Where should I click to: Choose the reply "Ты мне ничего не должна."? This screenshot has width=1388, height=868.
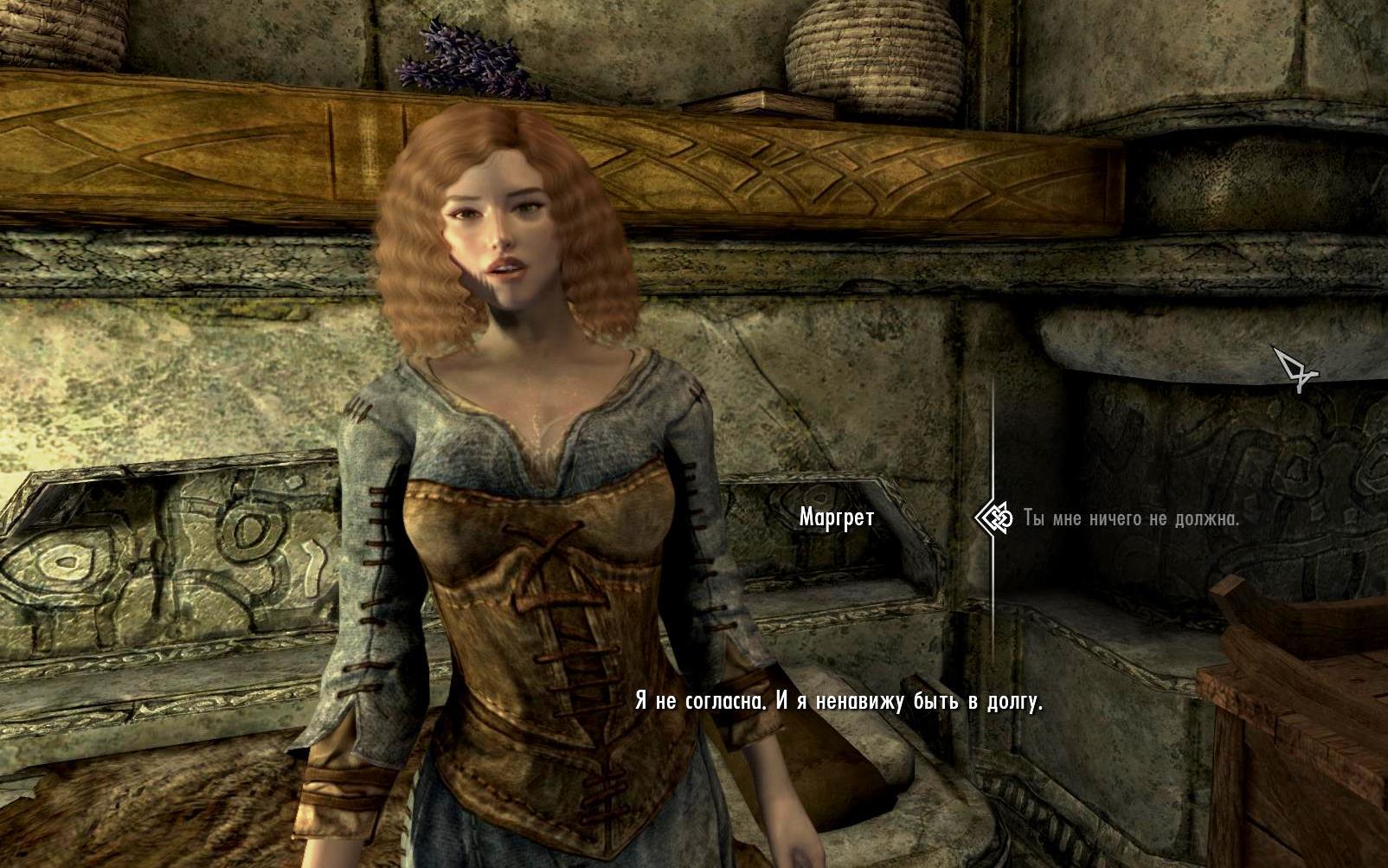1131,518
